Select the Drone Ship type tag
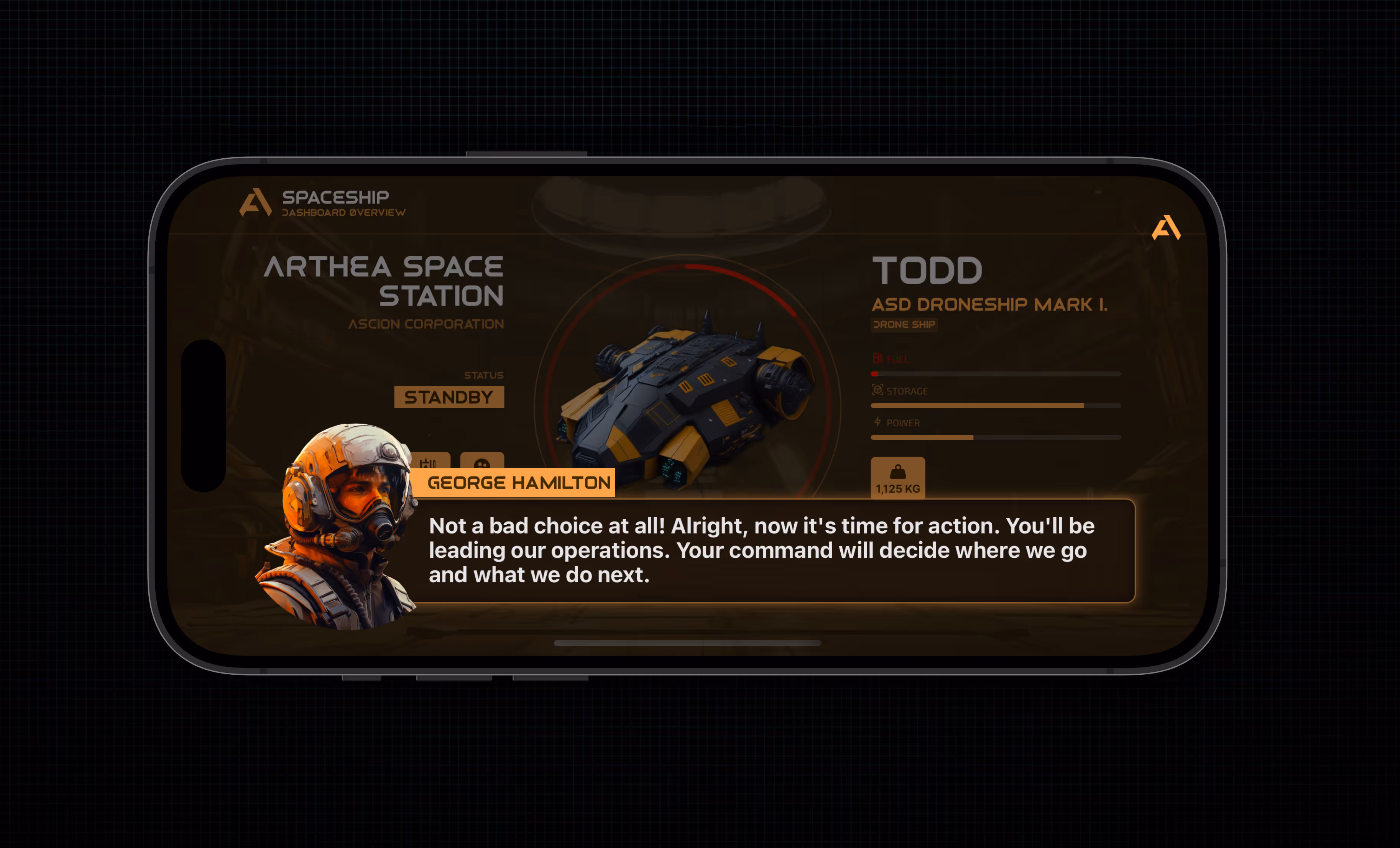This screenshot has width=1400, height=848. (904, 325)
